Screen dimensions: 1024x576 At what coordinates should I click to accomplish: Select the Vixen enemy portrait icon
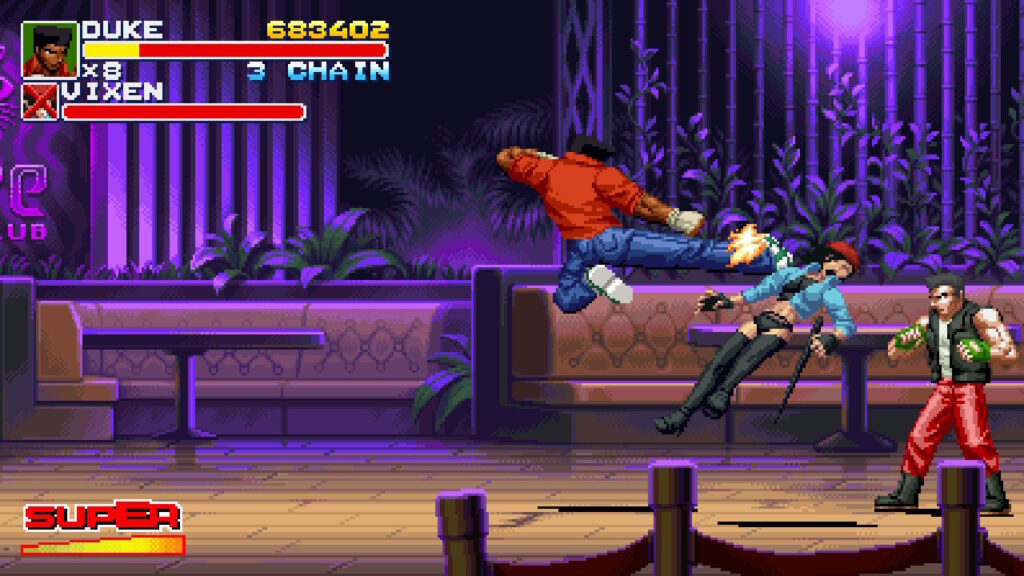click(41, 102)
